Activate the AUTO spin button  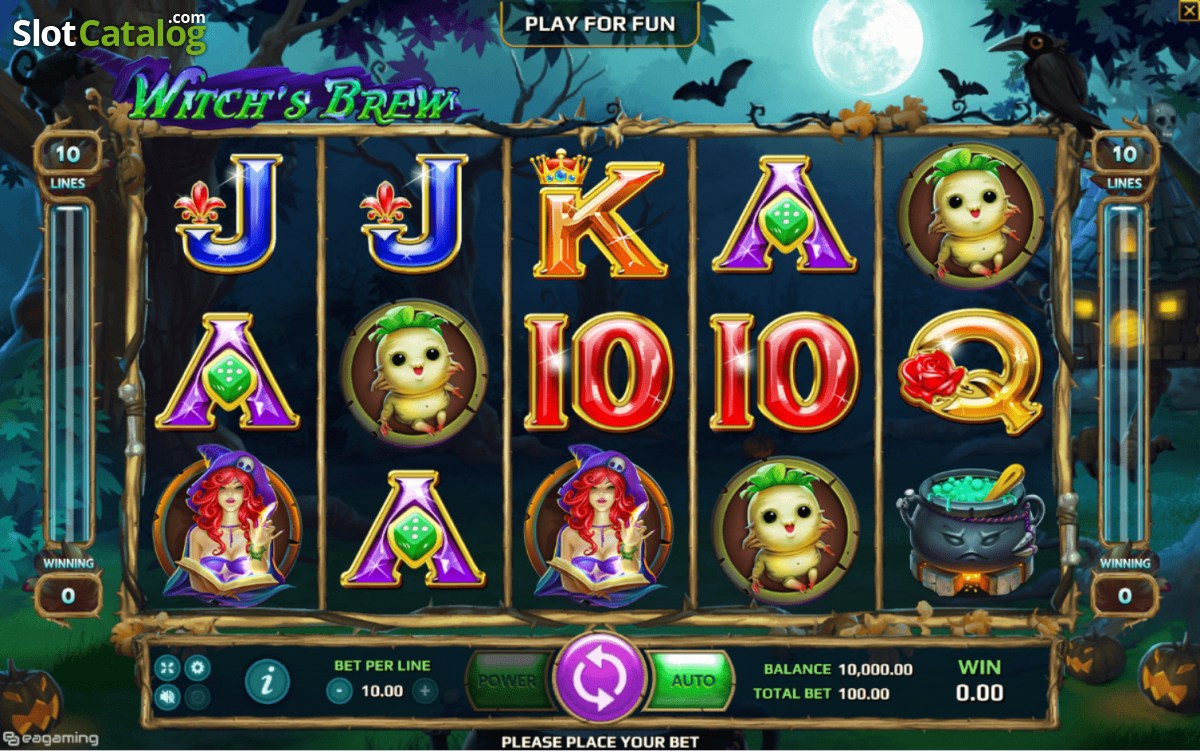coord(692,681)
